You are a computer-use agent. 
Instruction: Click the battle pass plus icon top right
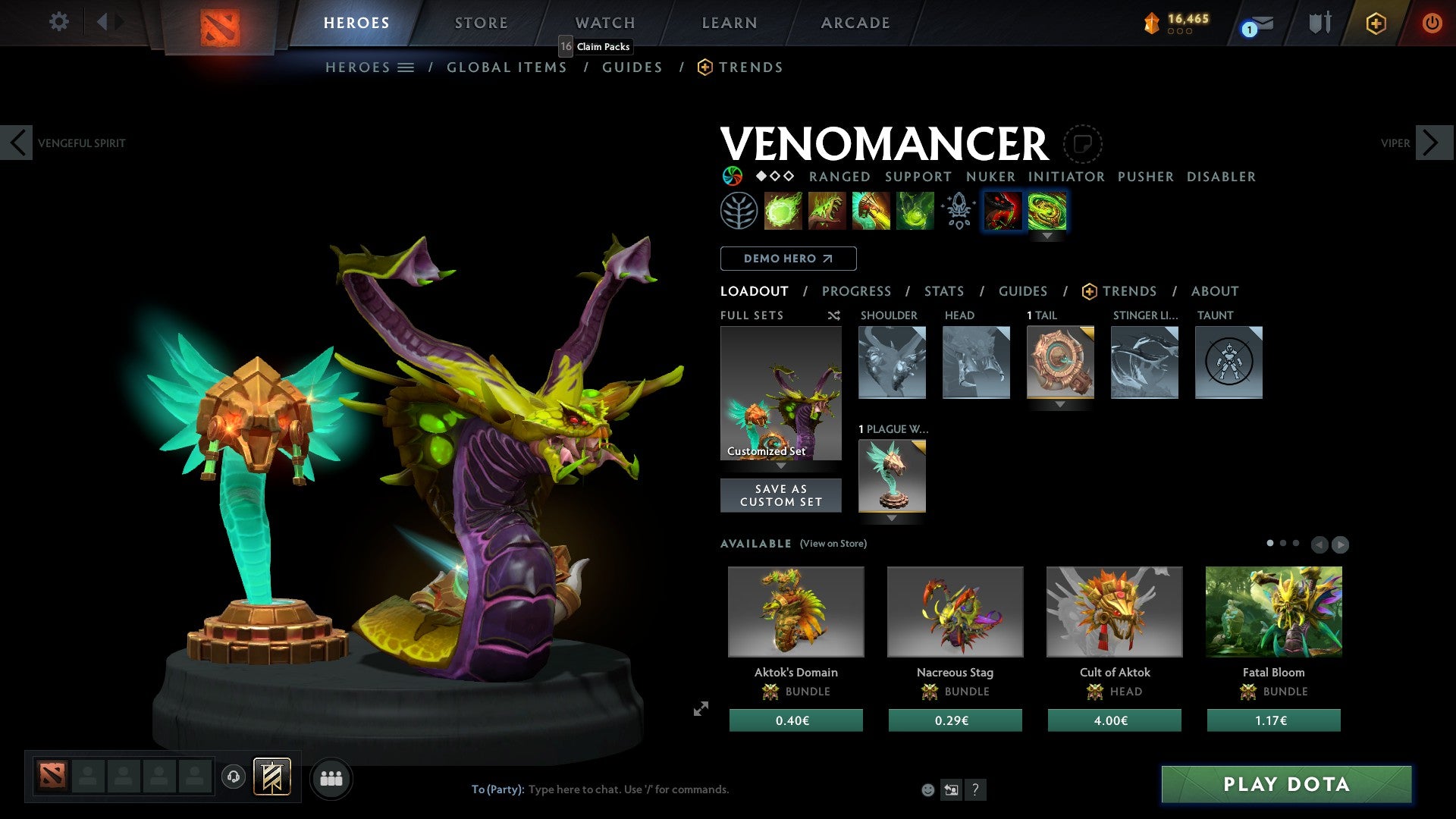[x=1376, y=23]
